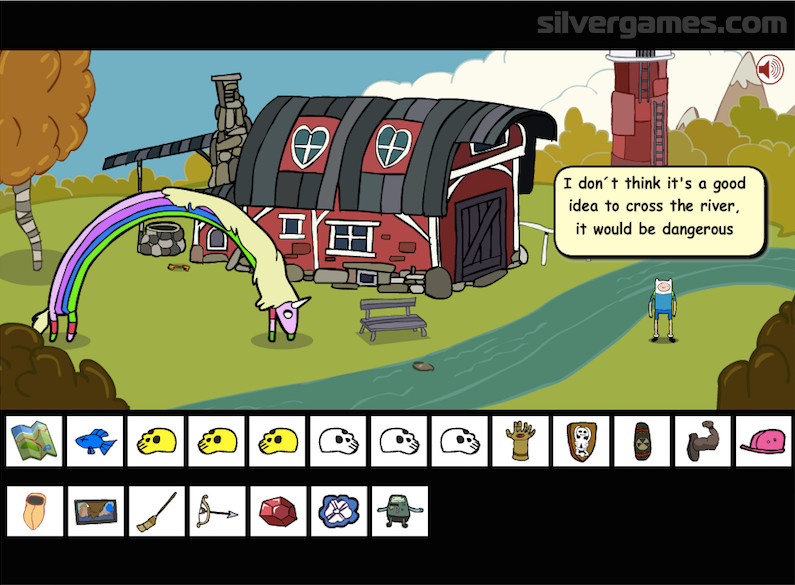
Task: Choose the green bottle item
Action: pos(642,441)
